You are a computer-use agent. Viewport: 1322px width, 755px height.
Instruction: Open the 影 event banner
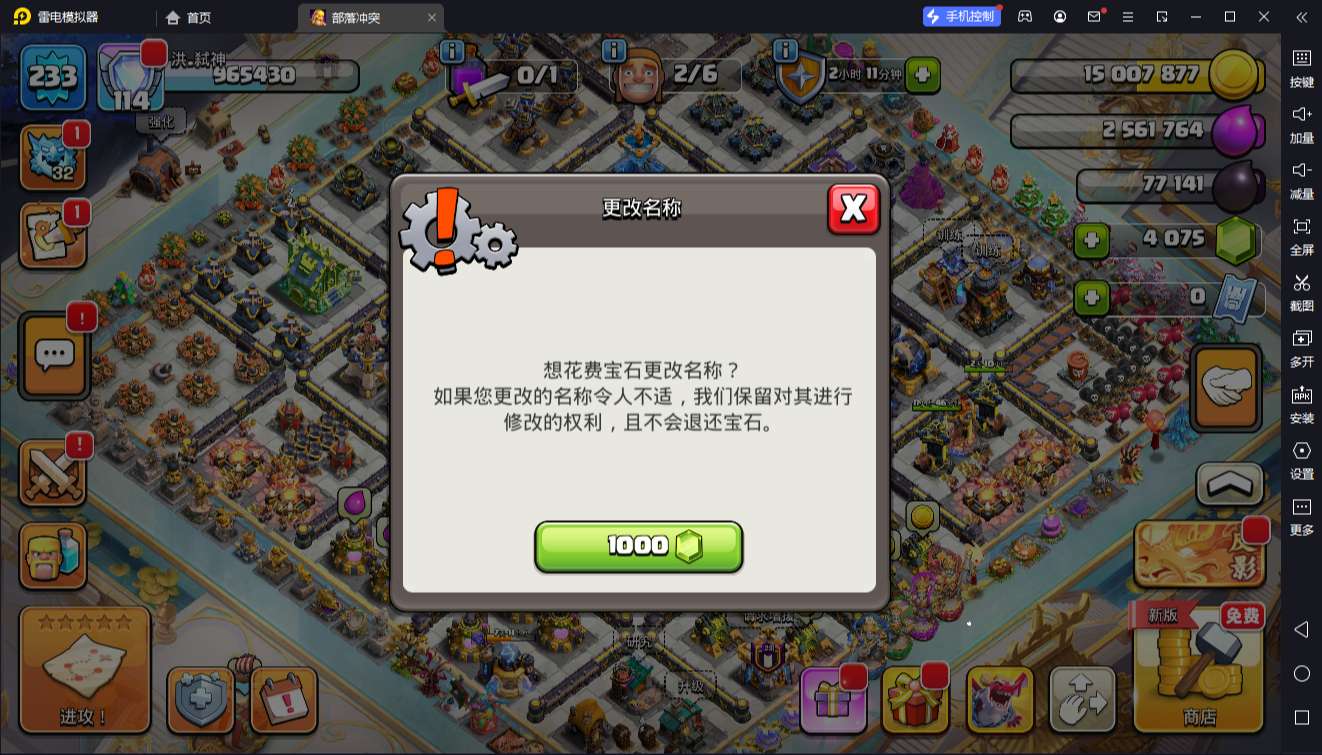(1199, 553)
